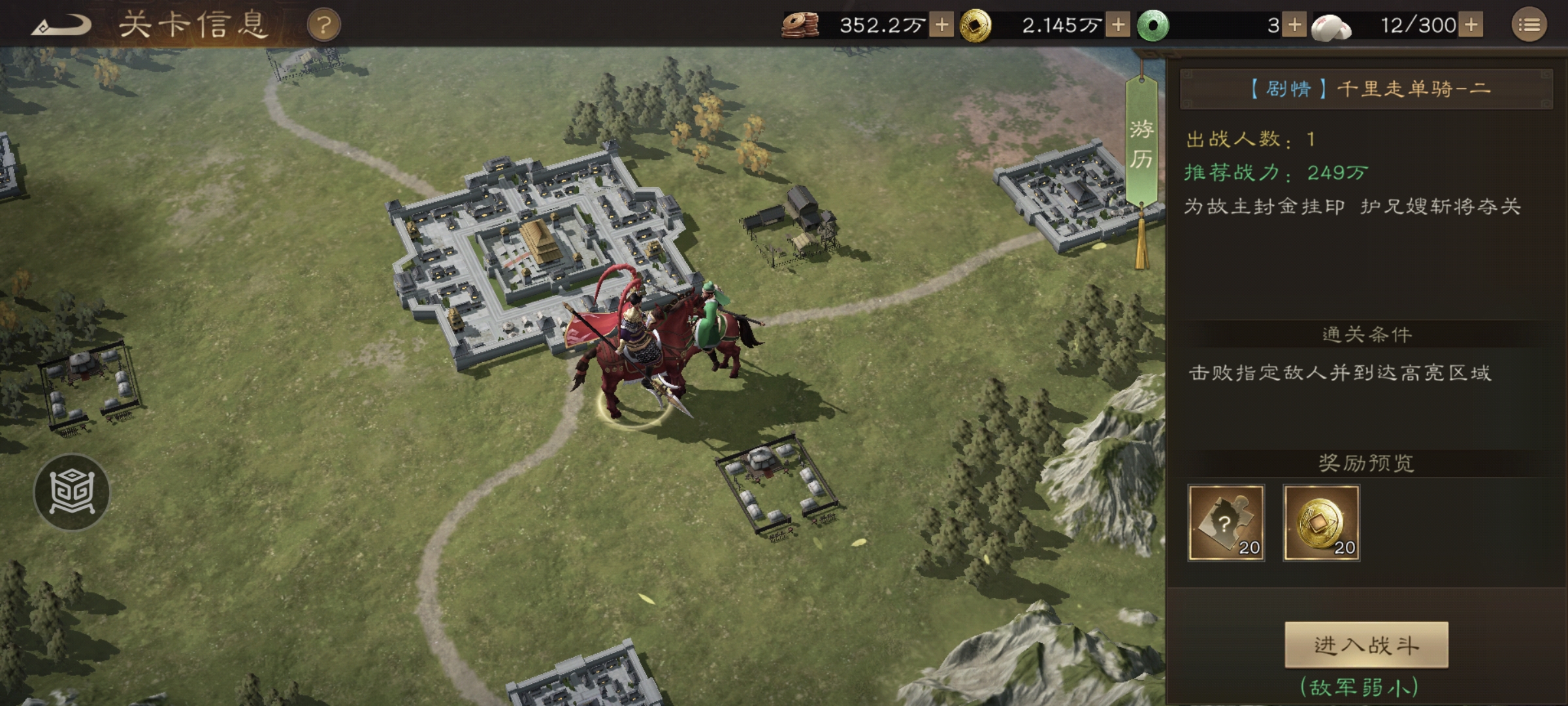Open the question mark help button
The height and width of the screenshot is (706, 1568).
[x=324, y=26]
